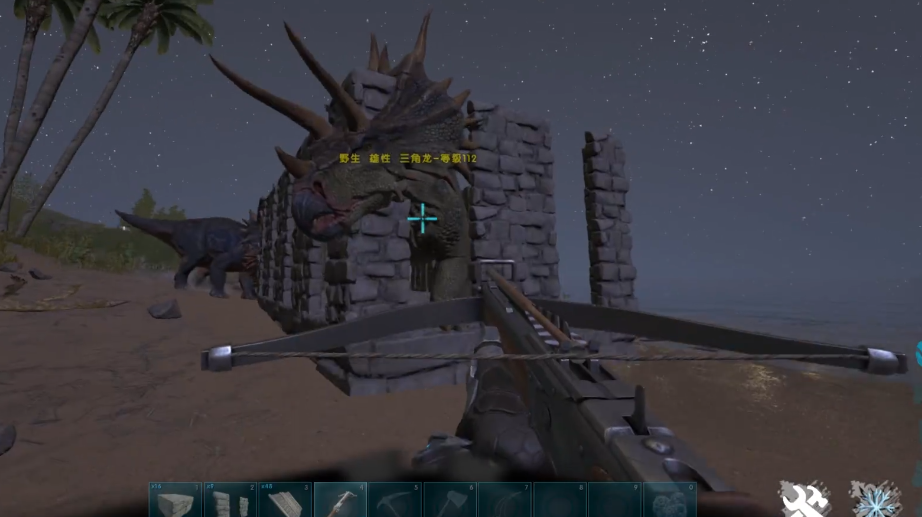Select the berries in slot 0
The height and width of the screenshot is (517, 922).
tap(668, 500)
